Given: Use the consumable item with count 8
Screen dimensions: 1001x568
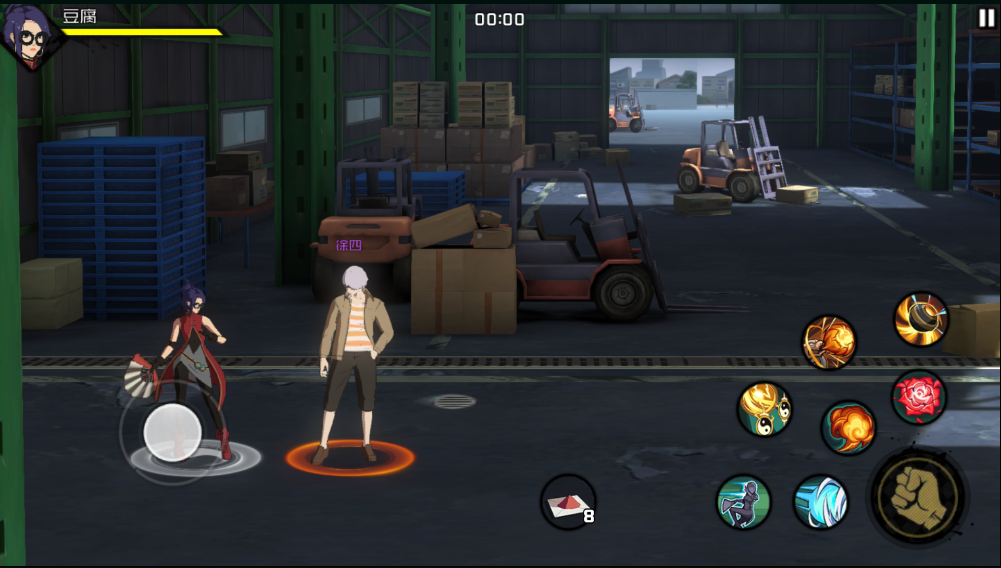Looking at the screenshot, I should pos(568,501).
